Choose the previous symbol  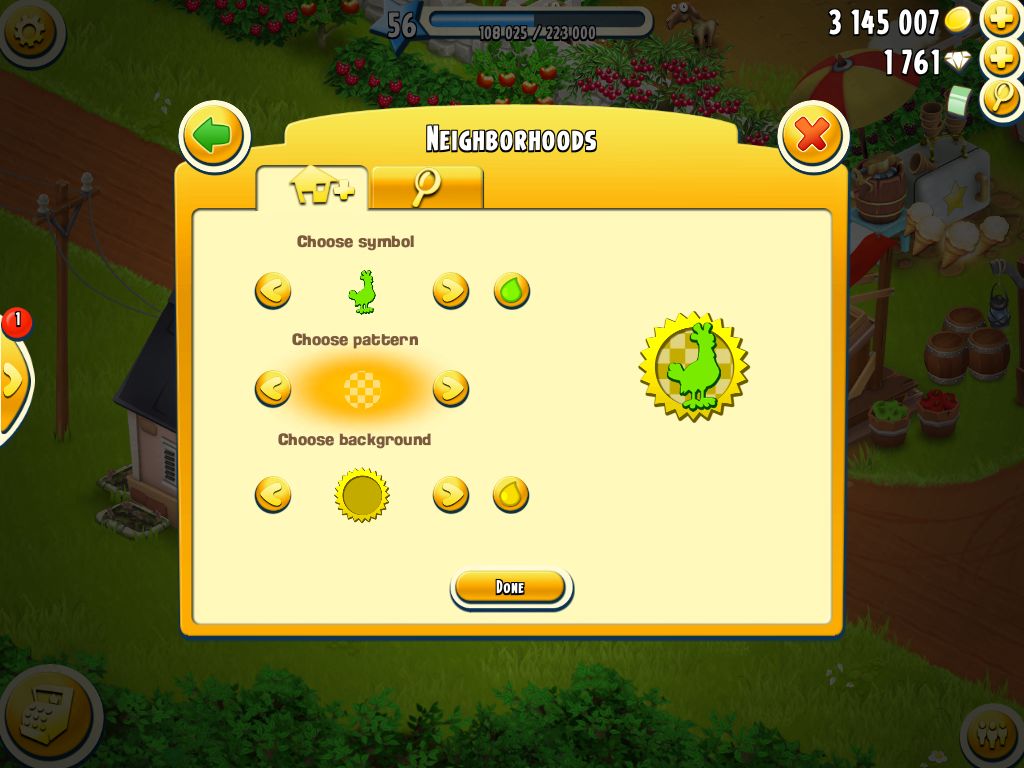coord(273,291)
